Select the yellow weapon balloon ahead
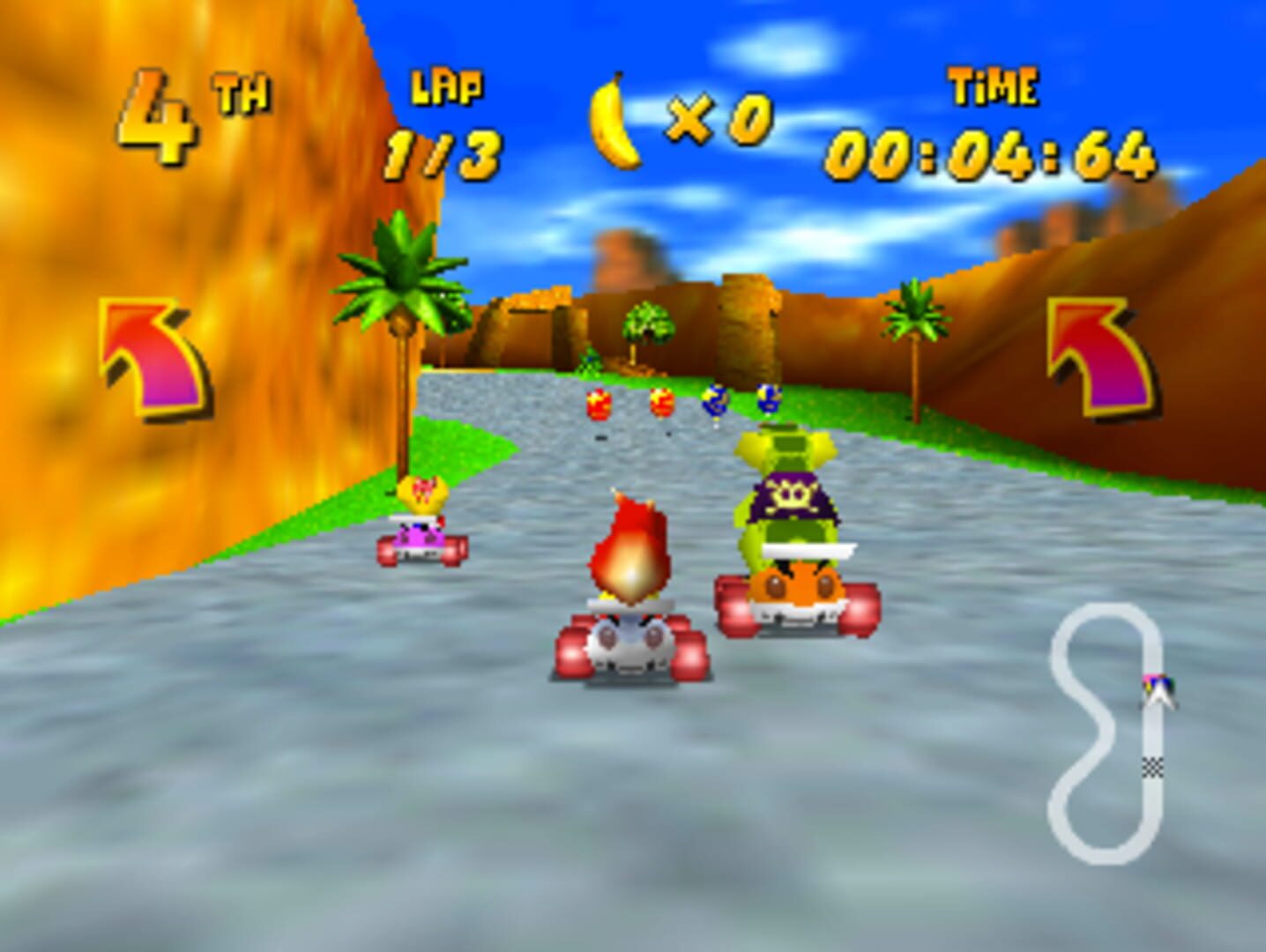 (x=661, y=404)
